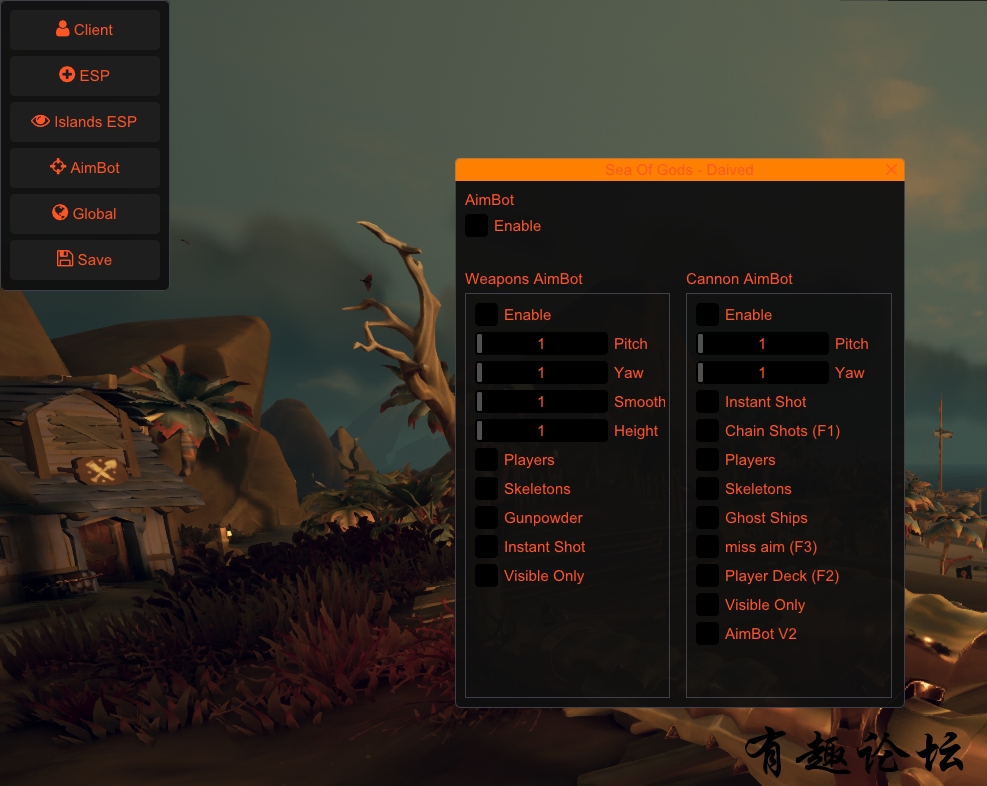Viewport: 987px width, 786px height.
Task: Click the Save button
Action: (85, 260)
